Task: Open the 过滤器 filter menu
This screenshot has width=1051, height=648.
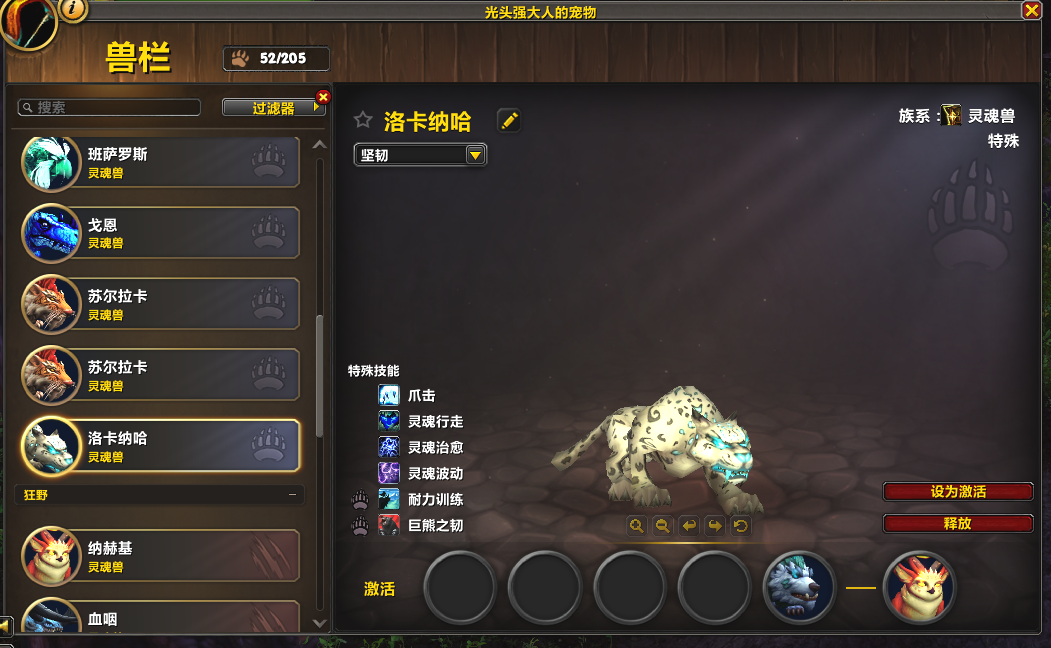Action: [274, 108]
